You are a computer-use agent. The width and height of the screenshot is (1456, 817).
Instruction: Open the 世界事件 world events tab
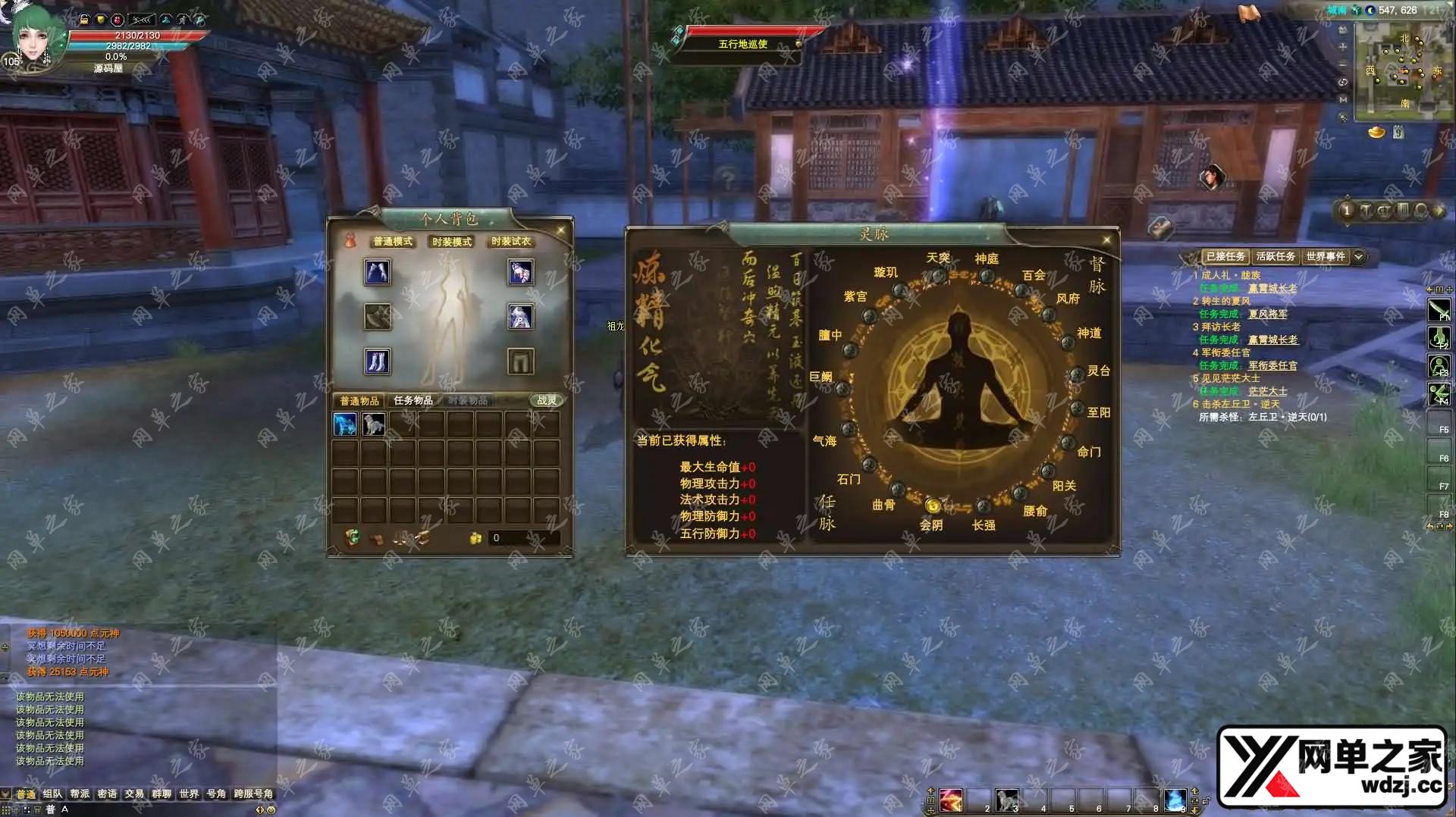coord(1325,257)
